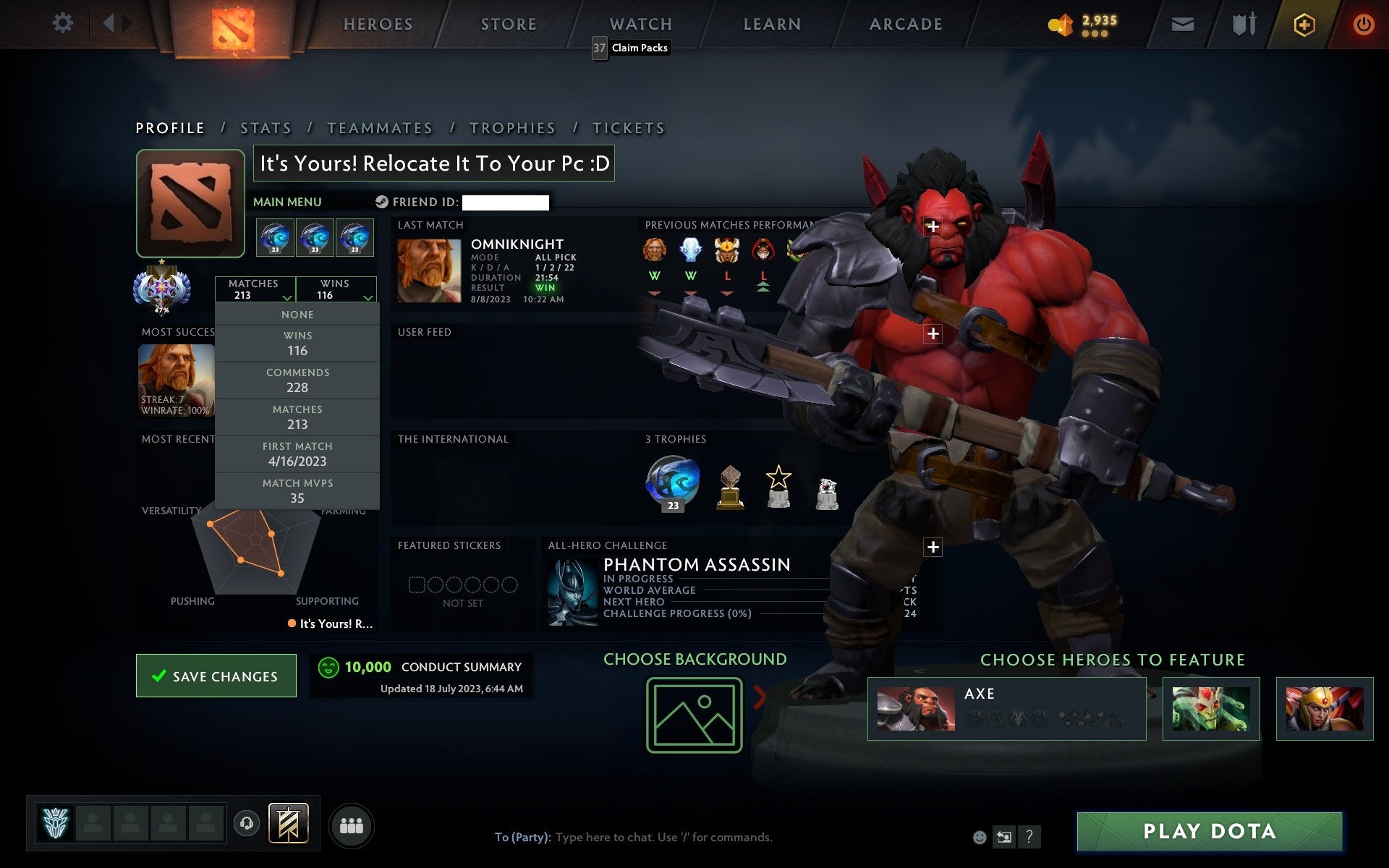This screenshot has width=1389, height=868.
Task: Open the friends list icon
Action: 352,825
